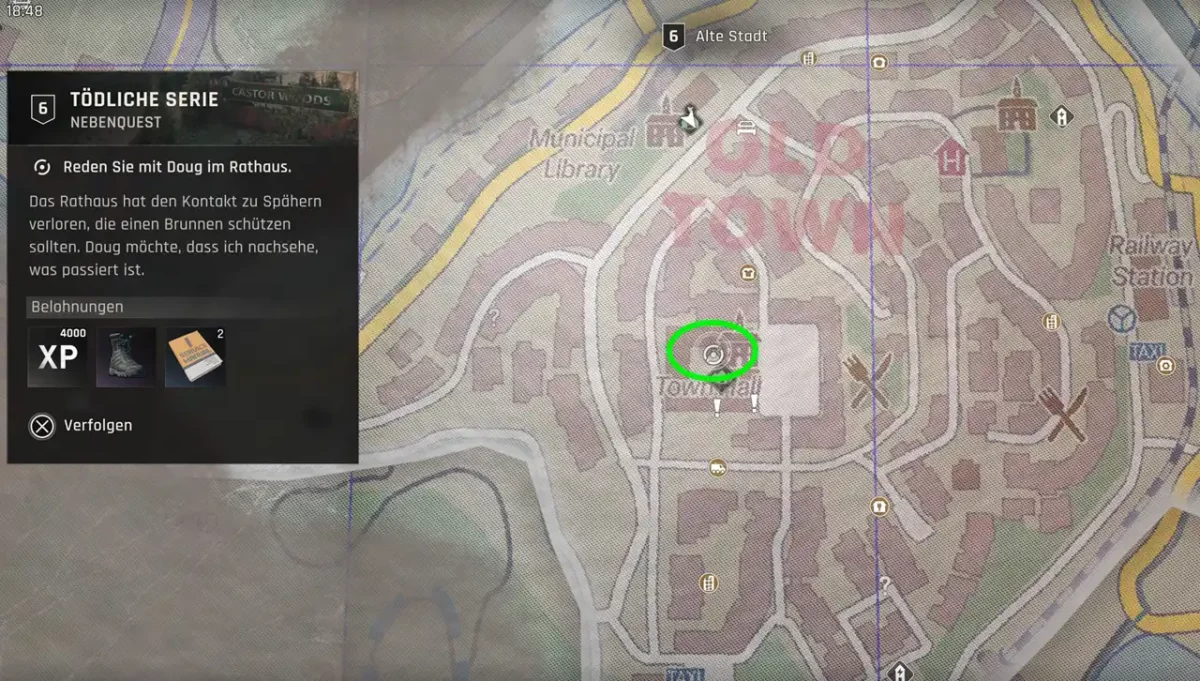This screenshot has width=1200, height=681.
Task: Select the shirt marker north of Town Hall
Action: pos(746,272)
